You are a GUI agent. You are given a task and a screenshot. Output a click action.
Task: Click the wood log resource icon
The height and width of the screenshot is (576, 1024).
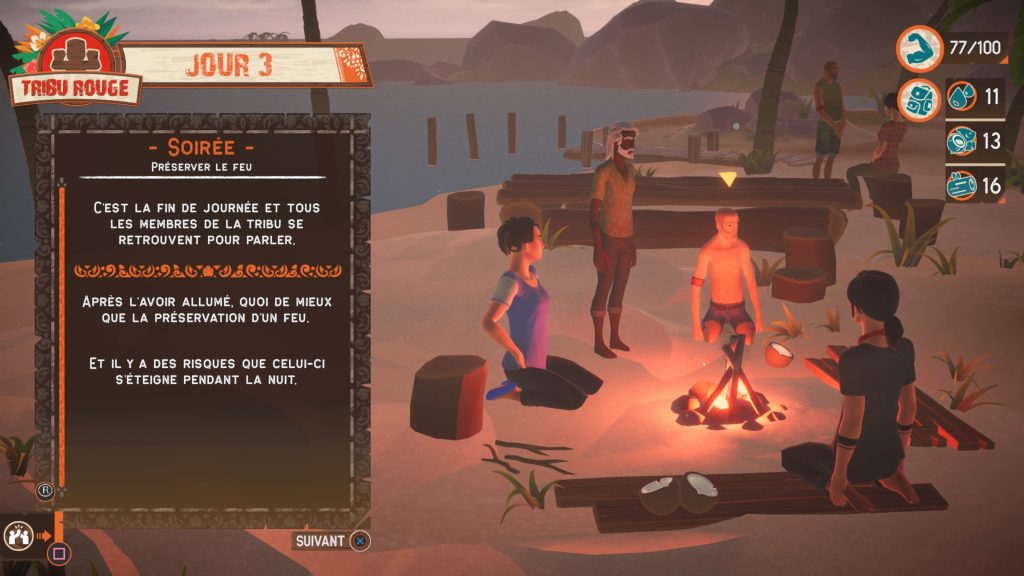tap(961, 185)
